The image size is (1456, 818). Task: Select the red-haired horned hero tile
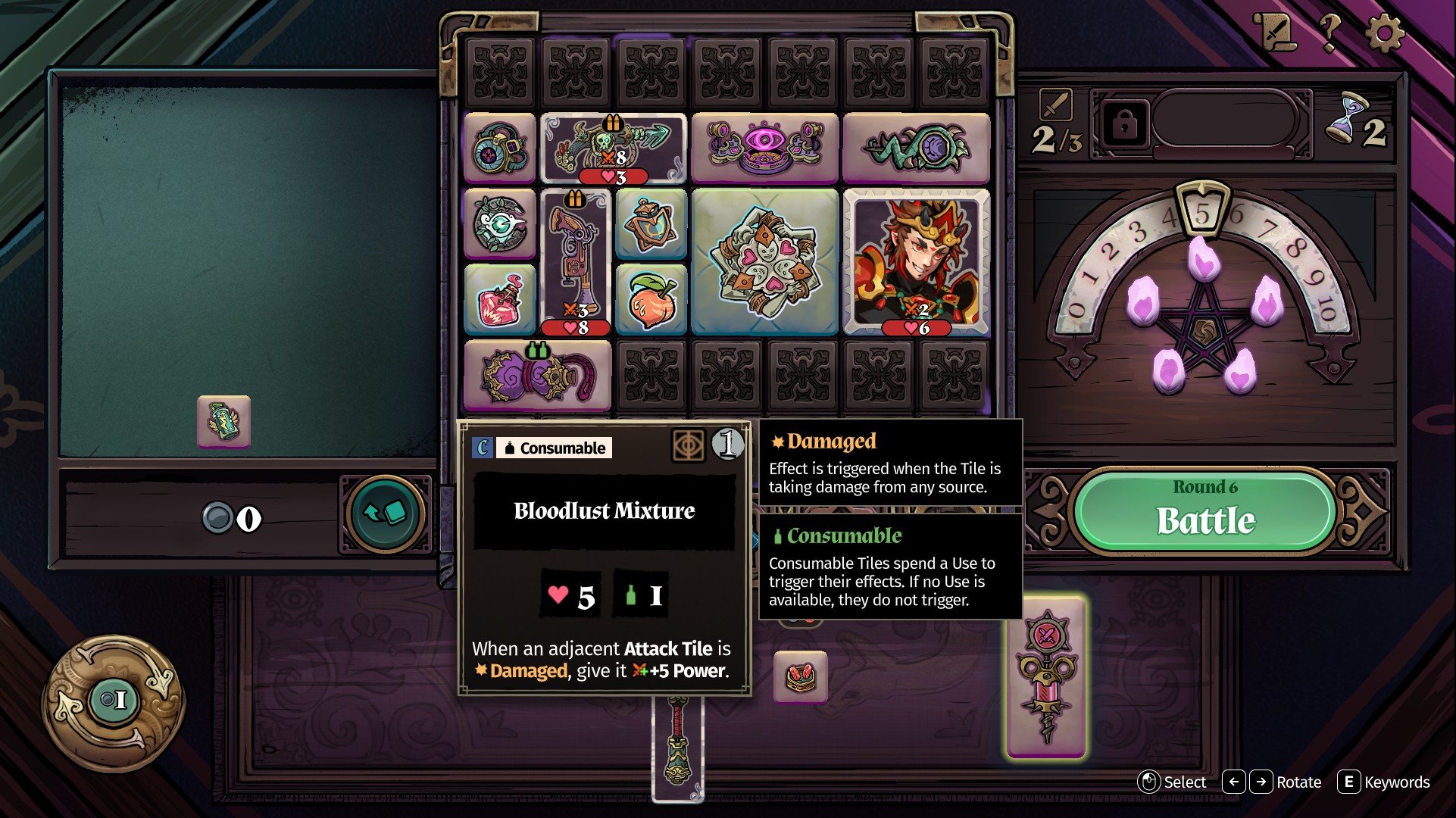pyautogui.click(x=916, y=261)
